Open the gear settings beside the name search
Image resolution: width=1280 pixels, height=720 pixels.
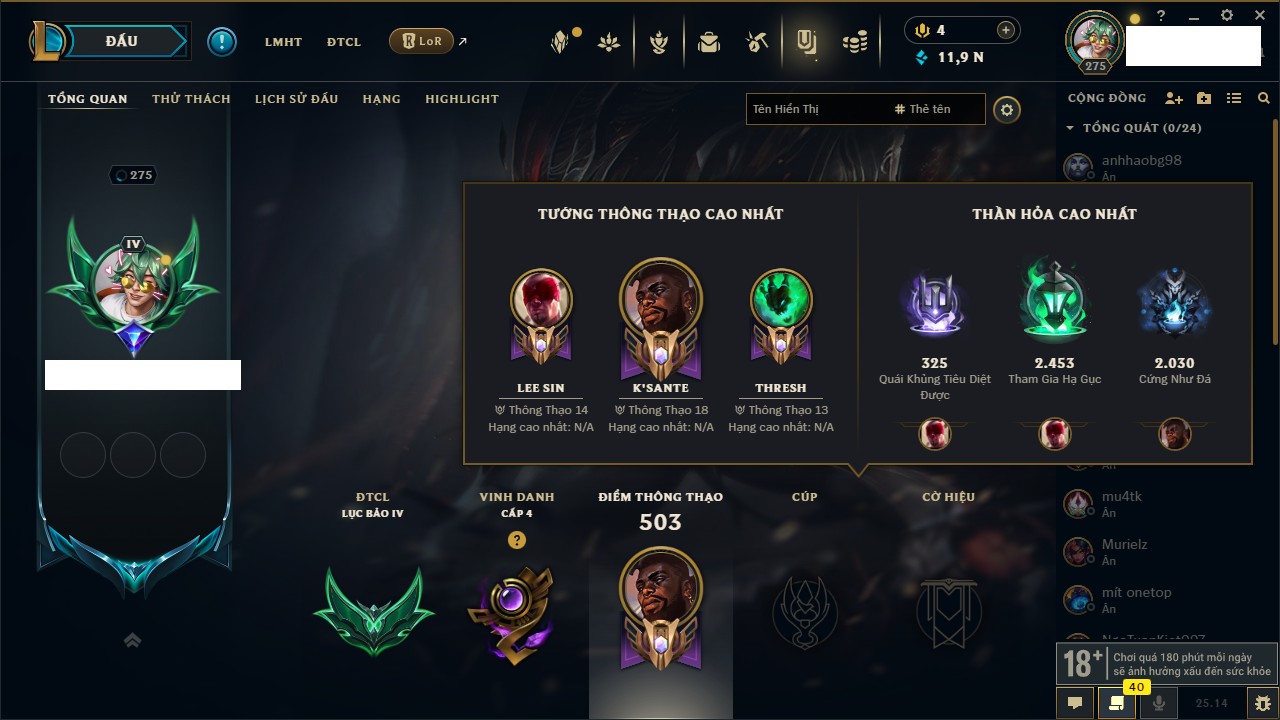[1007, 109]
